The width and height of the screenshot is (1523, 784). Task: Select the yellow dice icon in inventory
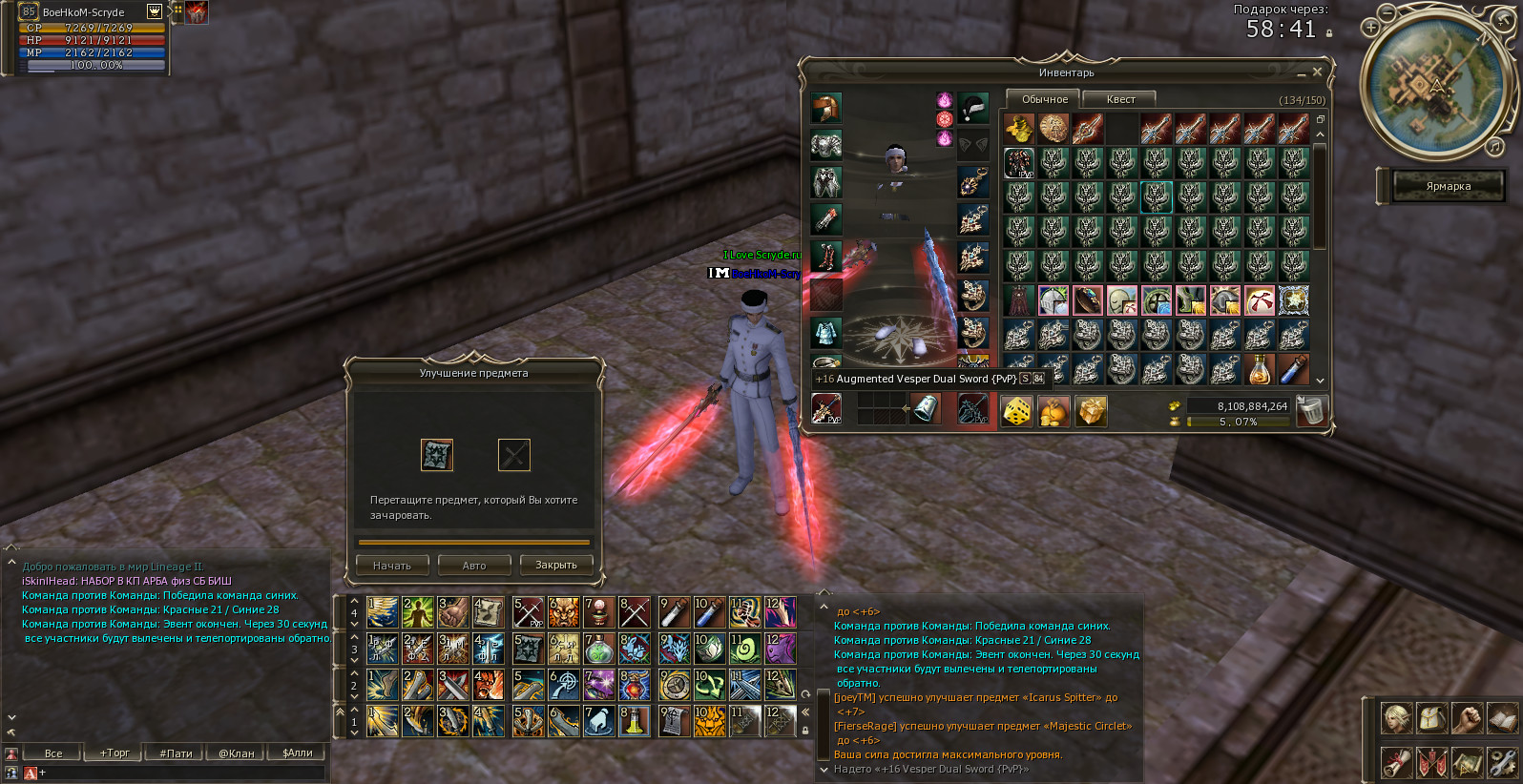pyautogui.click(x=1017, y=411)
